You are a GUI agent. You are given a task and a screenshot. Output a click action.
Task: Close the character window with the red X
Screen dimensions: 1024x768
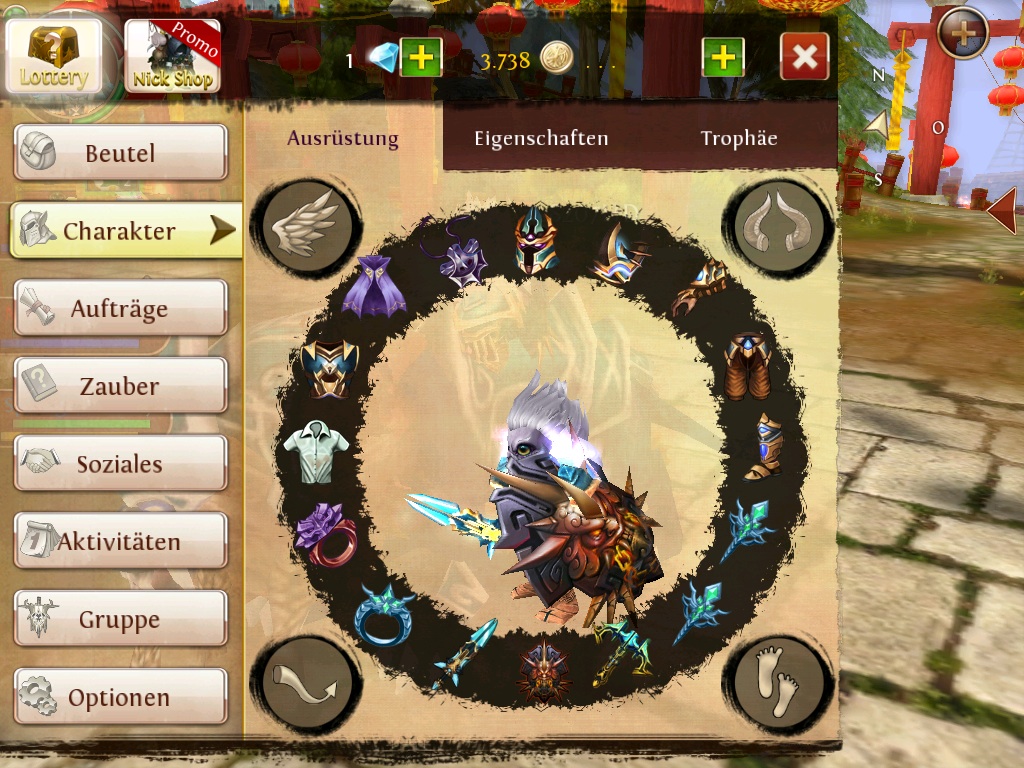pyautogui.click(x=804, y=57)
